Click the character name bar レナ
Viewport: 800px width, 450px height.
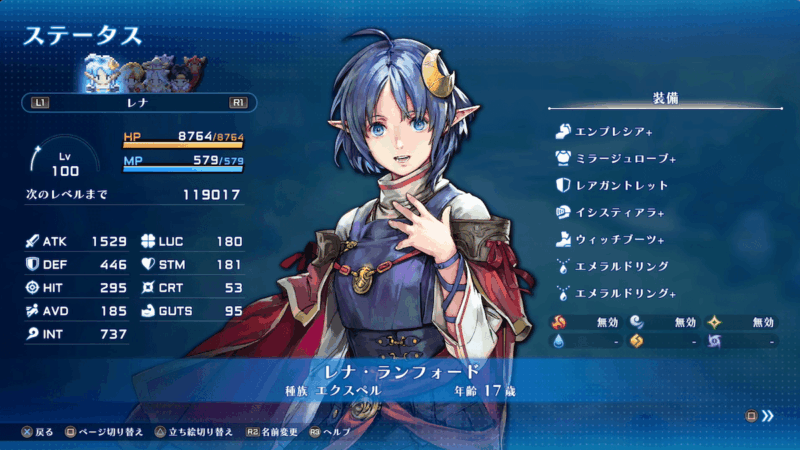pos(138,102)
